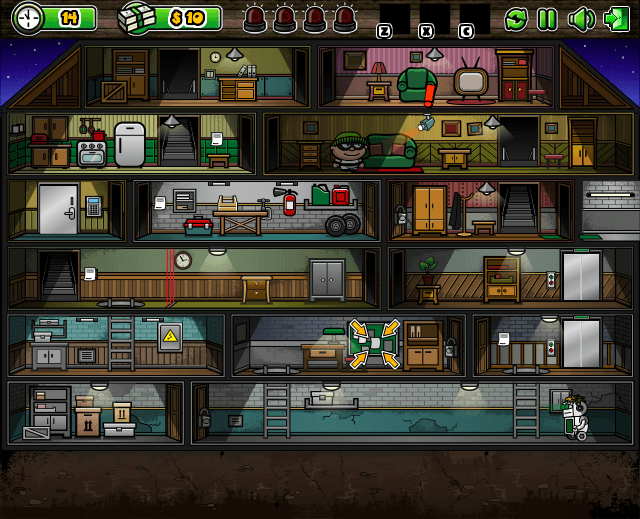Screen dimensions: 640x519
Task: Restart the level with the green arrows button
Action: pos(516,18)
